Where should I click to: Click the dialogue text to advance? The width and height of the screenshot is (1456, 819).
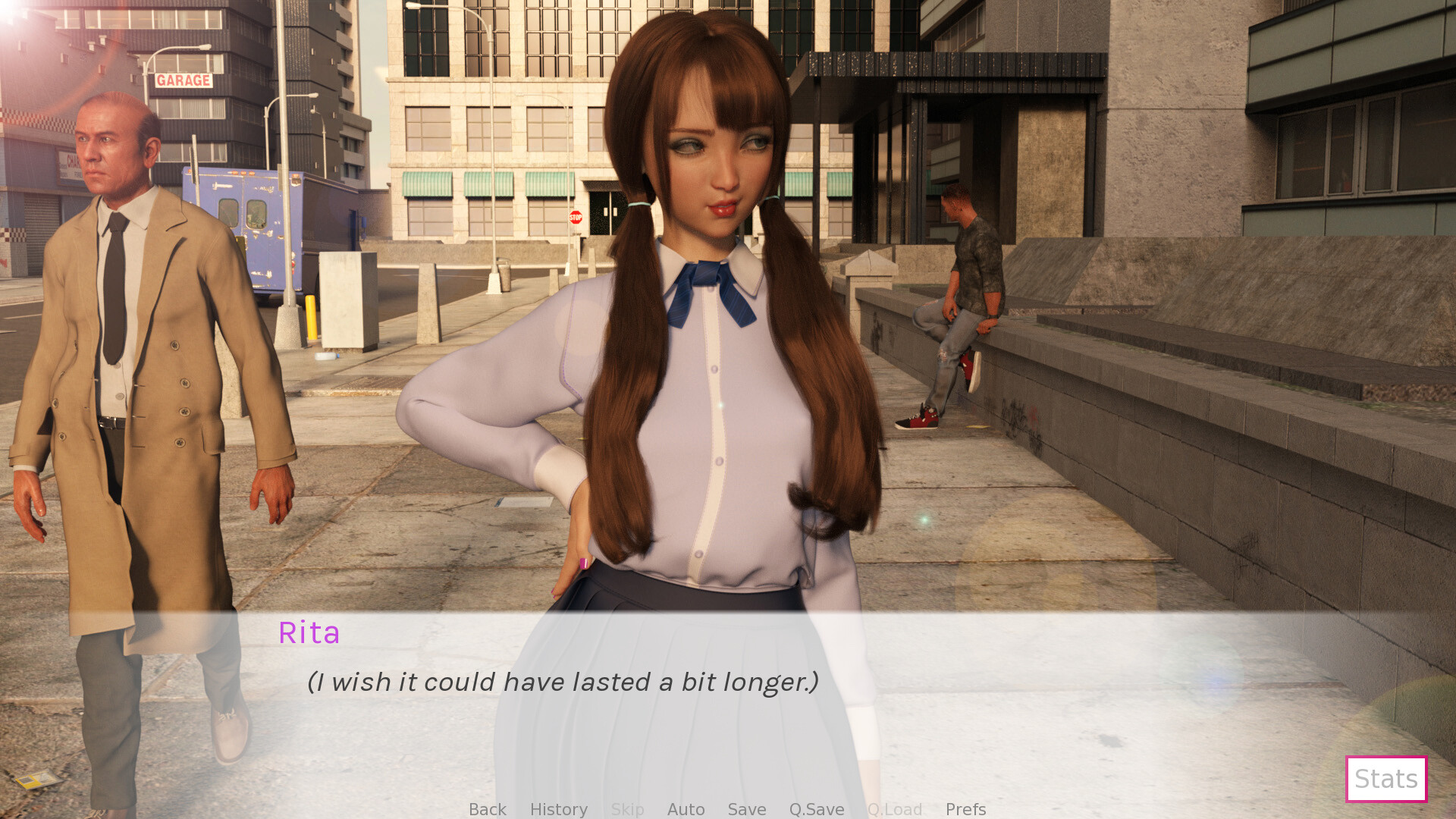(x=561, y=682)
